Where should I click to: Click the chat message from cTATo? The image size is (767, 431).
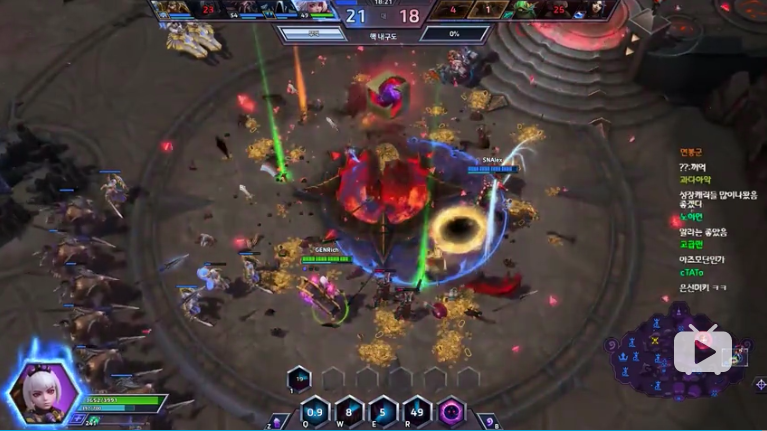click(x=692, y=272)
